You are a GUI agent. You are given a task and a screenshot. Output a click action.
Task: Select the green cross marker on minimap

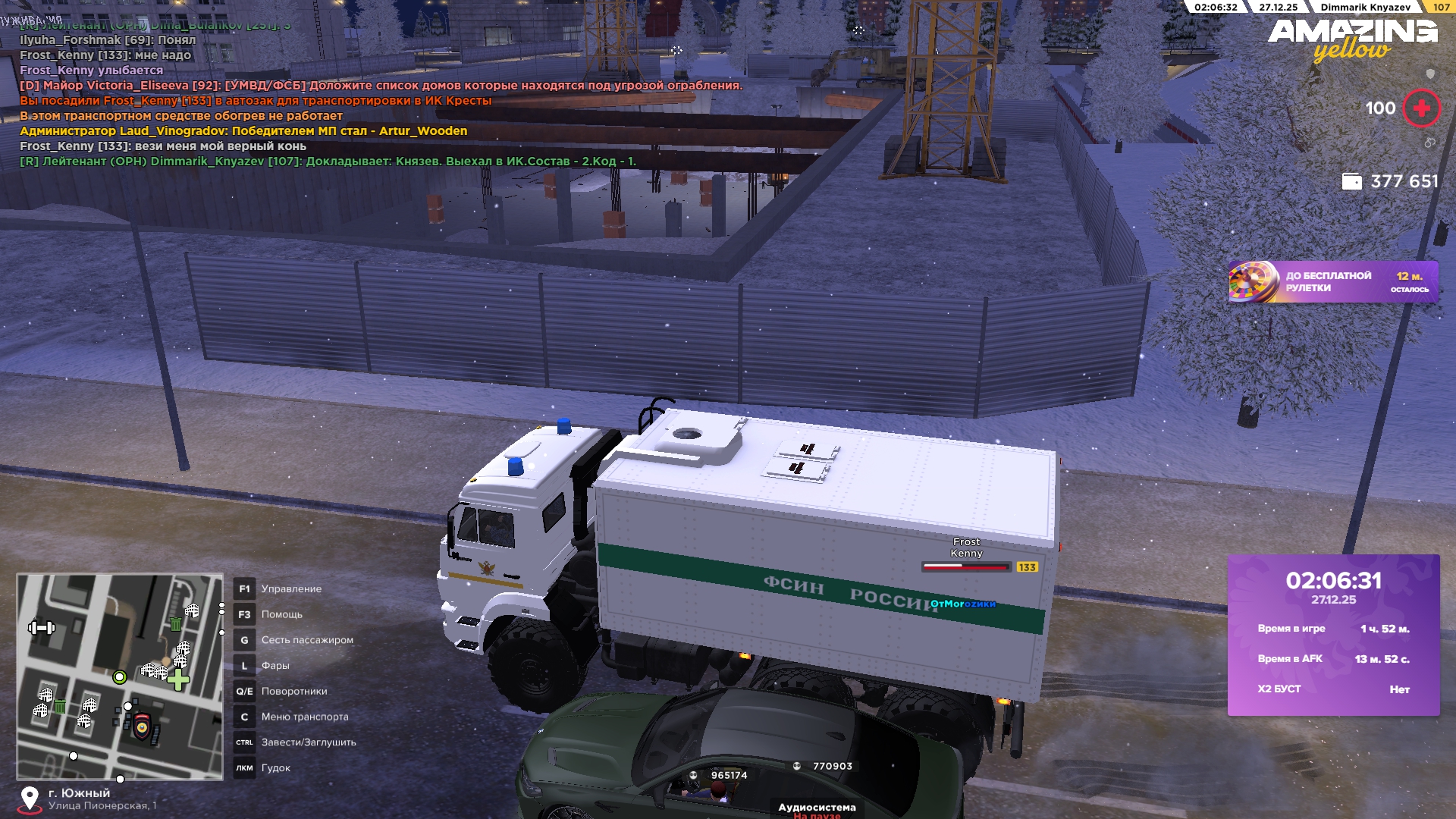[178, 679]
